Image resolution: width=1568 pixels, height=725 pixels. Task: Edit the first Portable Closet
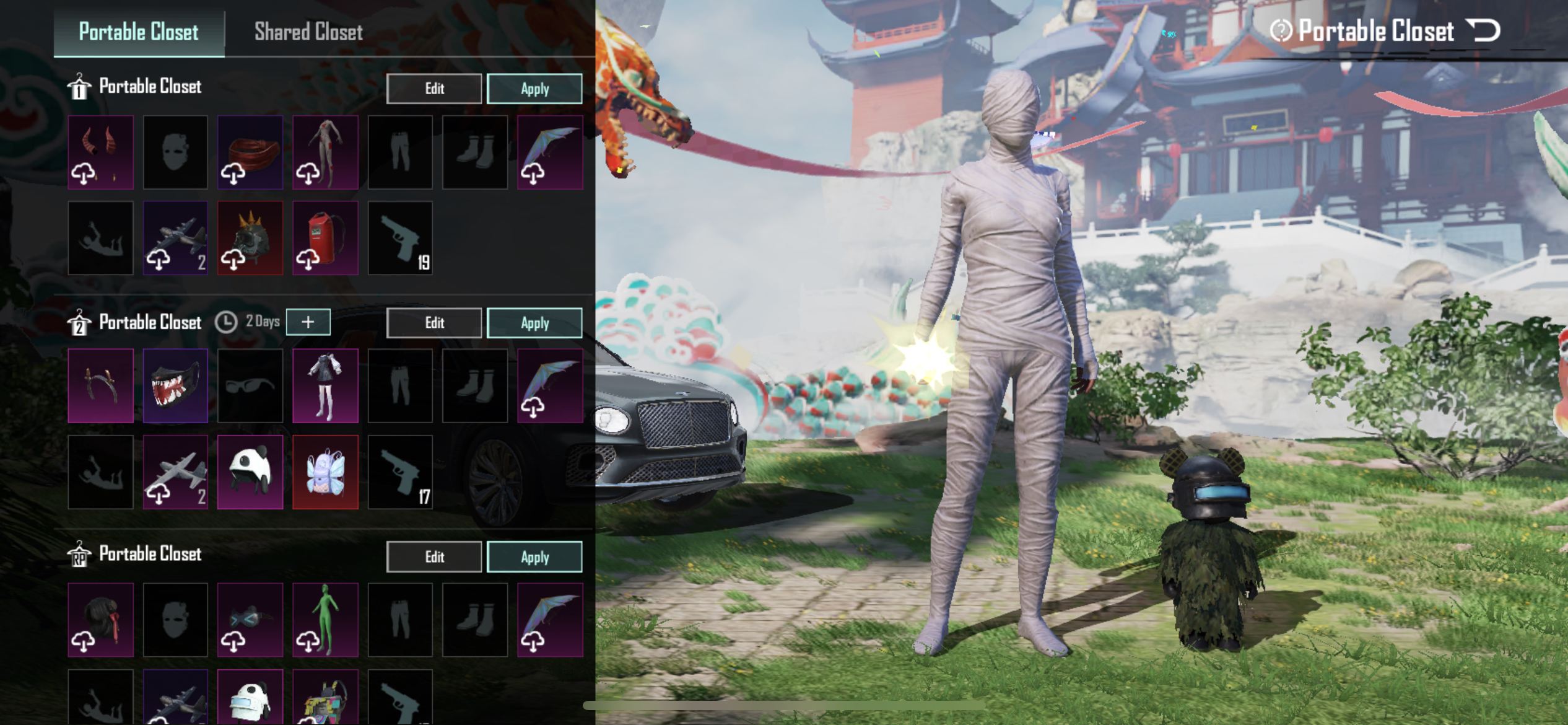tap(434, 89)
